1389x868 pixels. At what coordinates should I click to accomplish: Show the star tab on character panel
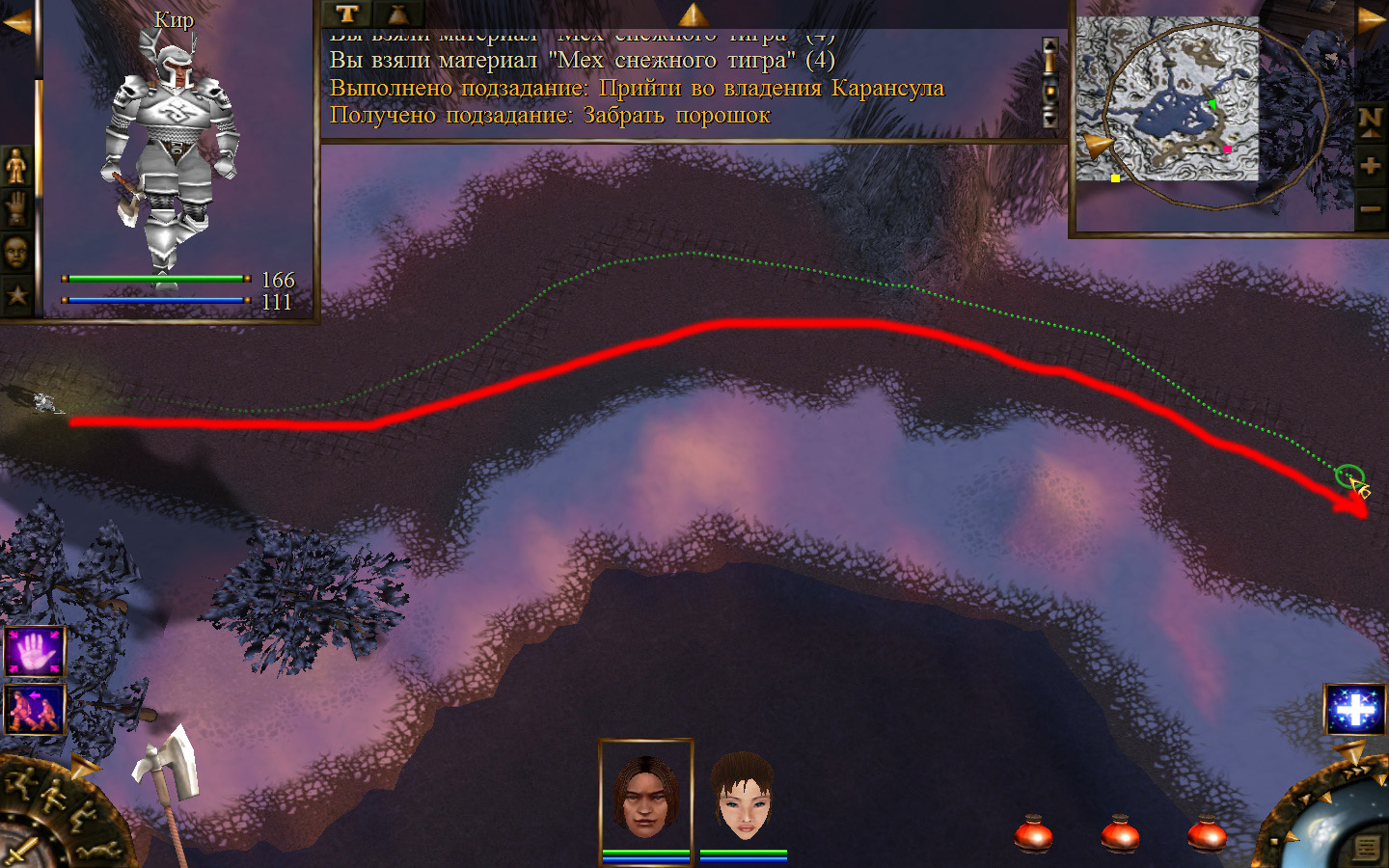coord(16,295)
